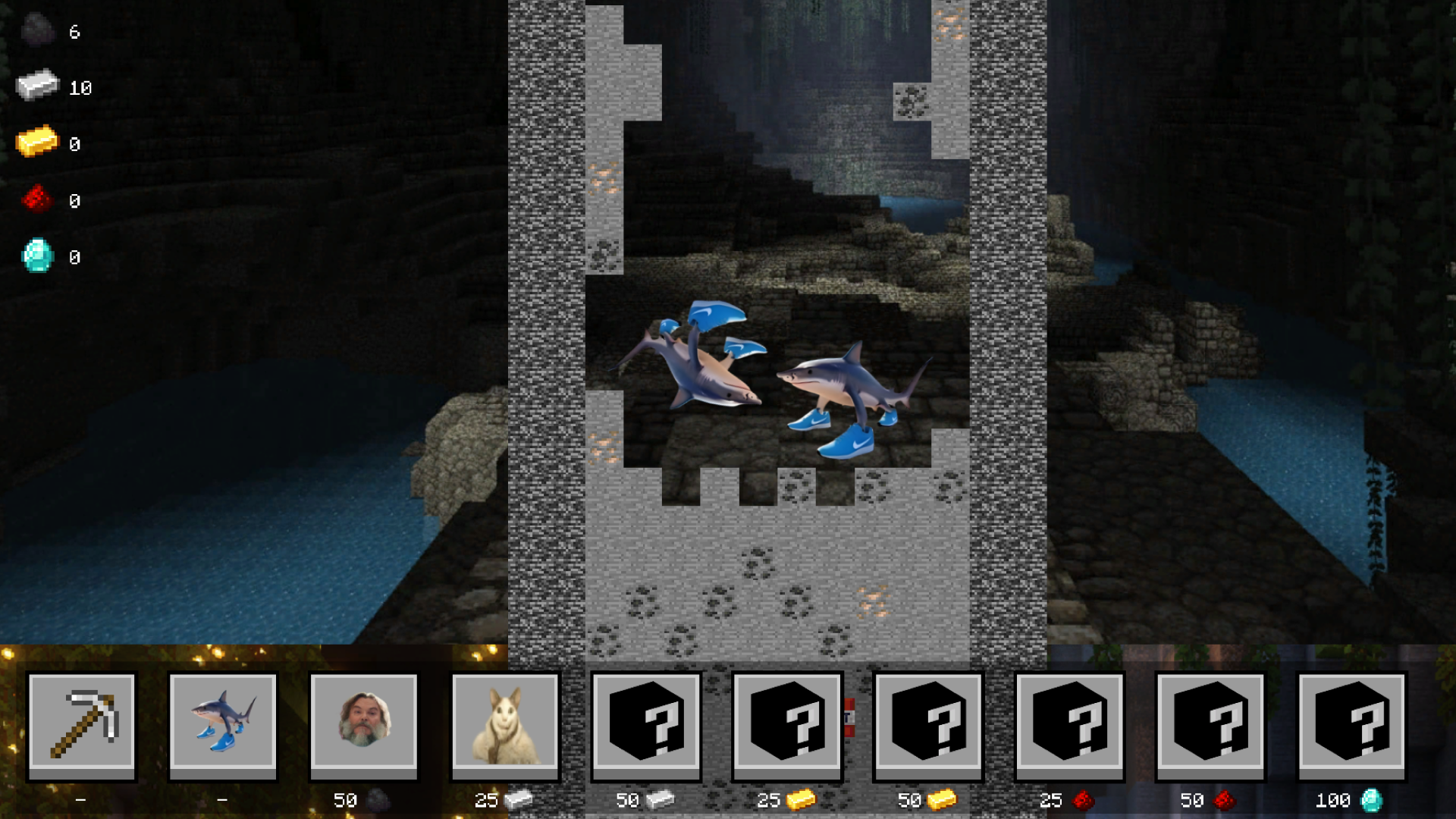Click the cobblestone resource counter icon
Screen dimensions: 1456x819
(x=36, y=32)
